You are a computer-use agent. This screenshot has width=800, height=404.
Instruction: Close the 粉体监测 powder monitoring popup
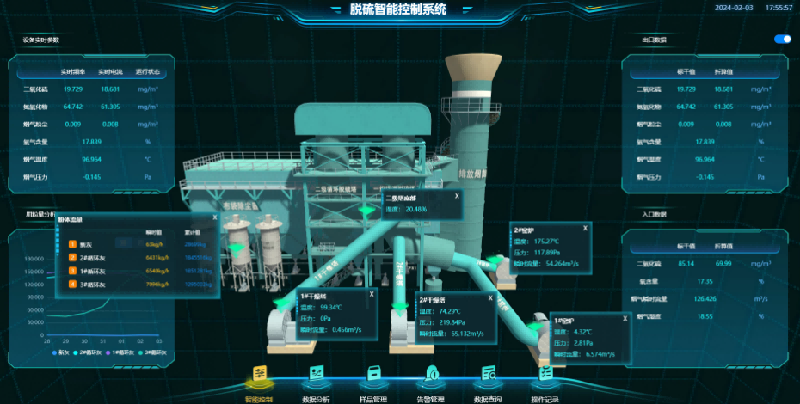coord(214,217)
